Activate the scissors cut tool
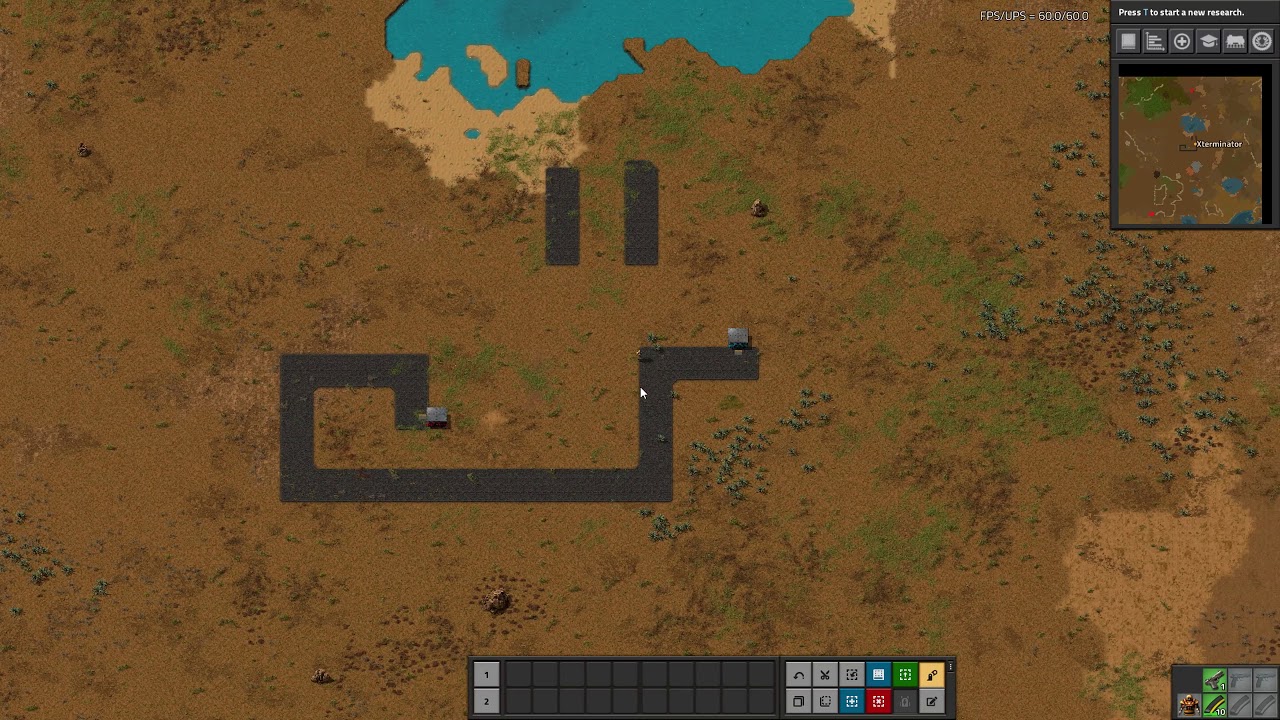1280x720 pixels. pyautogui.click(x=825, y=675)
